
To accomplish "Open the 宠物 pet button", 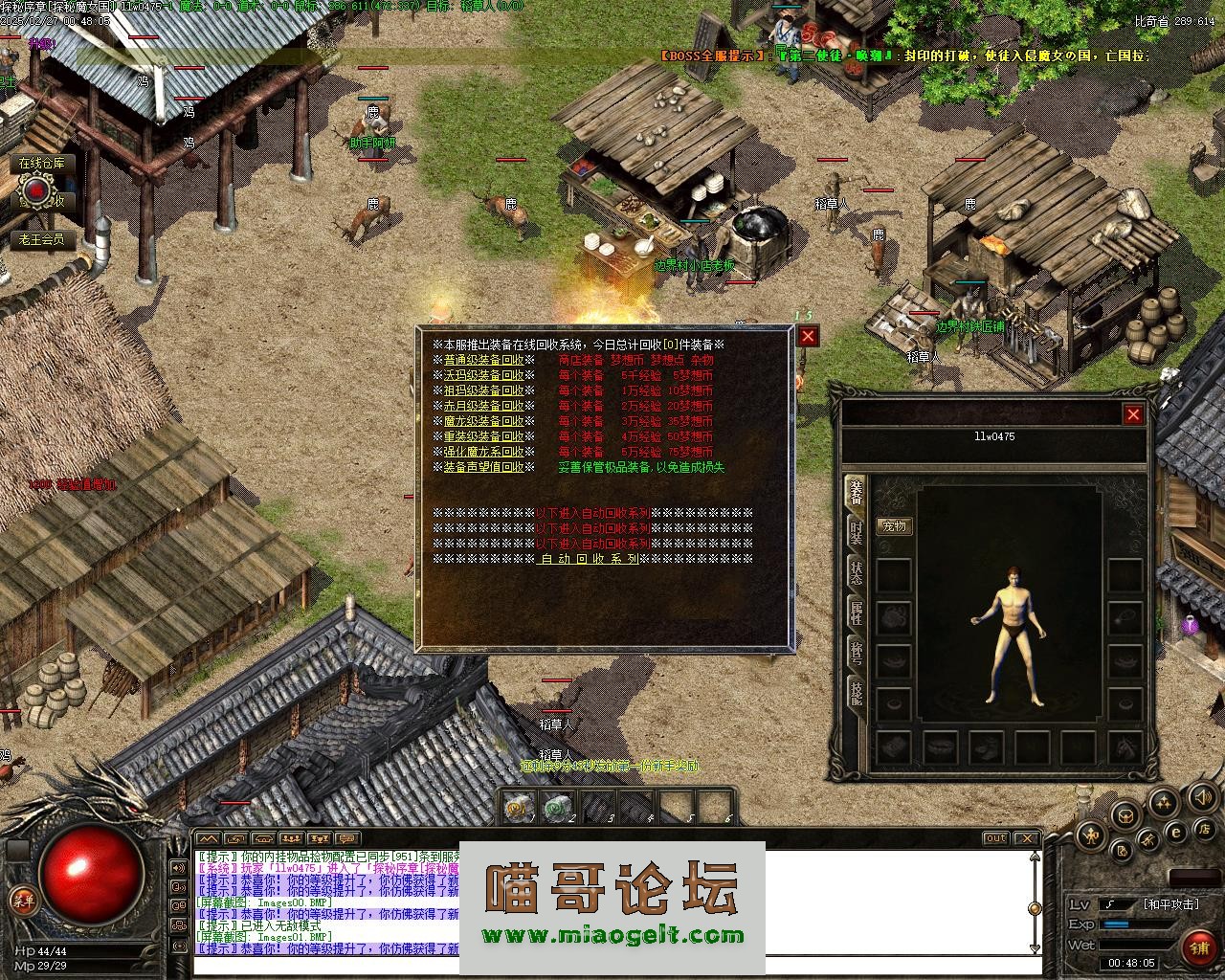I will [894, 526].
